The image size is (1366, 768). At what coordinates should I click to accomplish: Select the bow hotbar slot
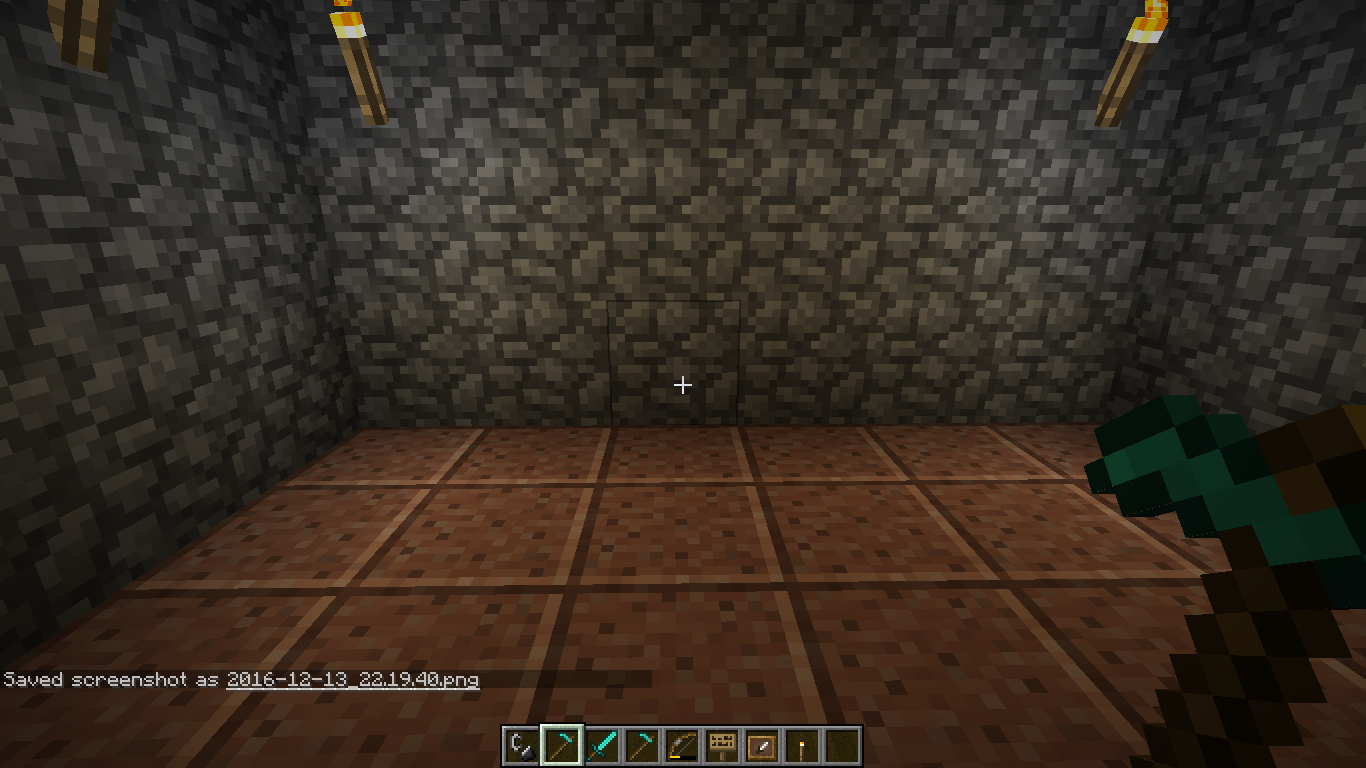pyautogui.click(x=681, y=746)
